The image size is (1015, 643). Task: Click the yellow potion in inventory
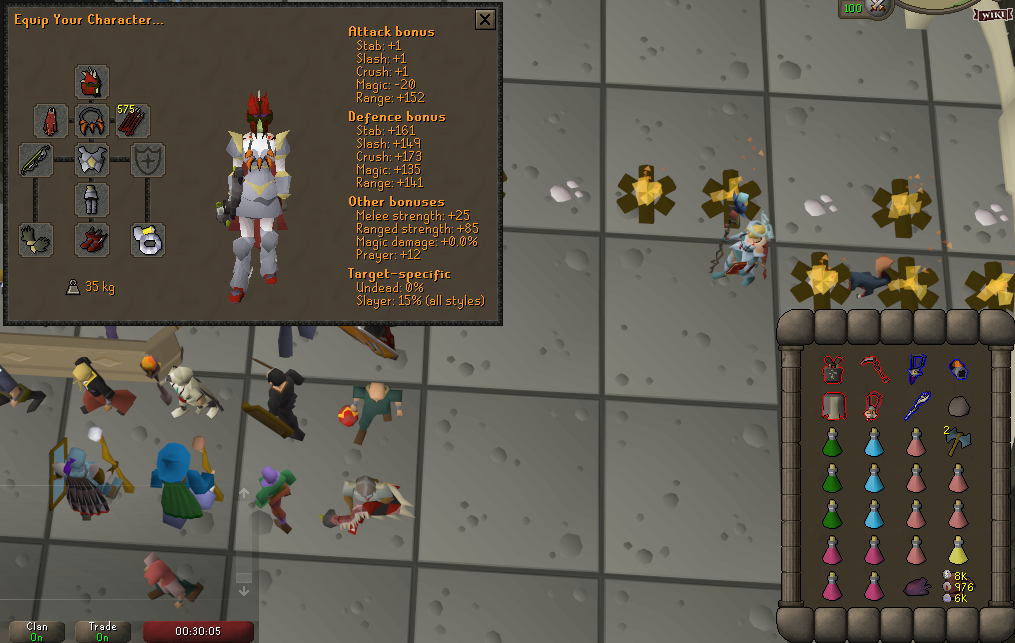click(x=958, y=548)
